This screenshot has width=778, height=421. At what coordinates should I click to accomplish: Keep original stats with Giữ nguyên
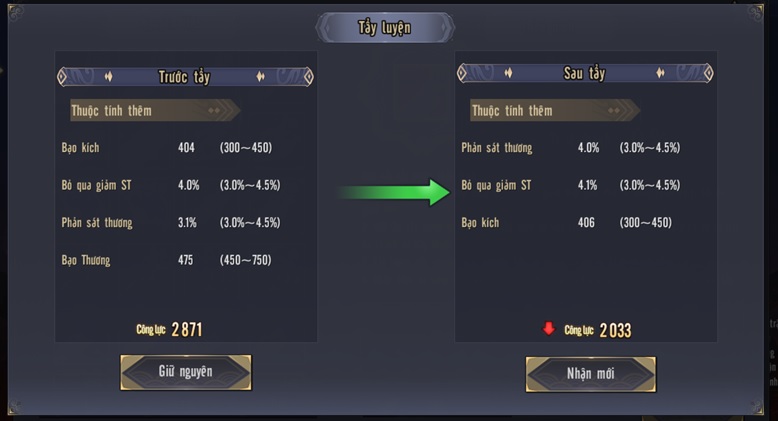coord(186,372)
